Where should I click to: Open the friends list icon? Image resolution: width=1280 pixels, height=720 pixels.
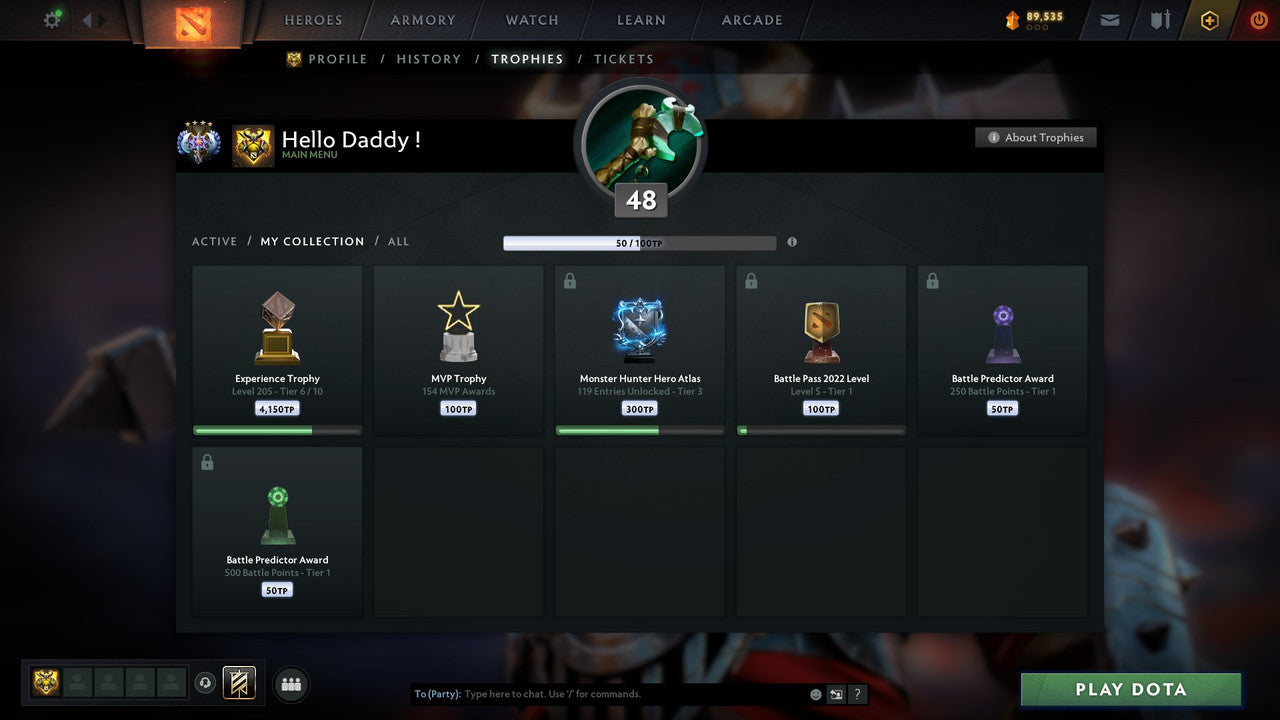[x=290, y=684]
